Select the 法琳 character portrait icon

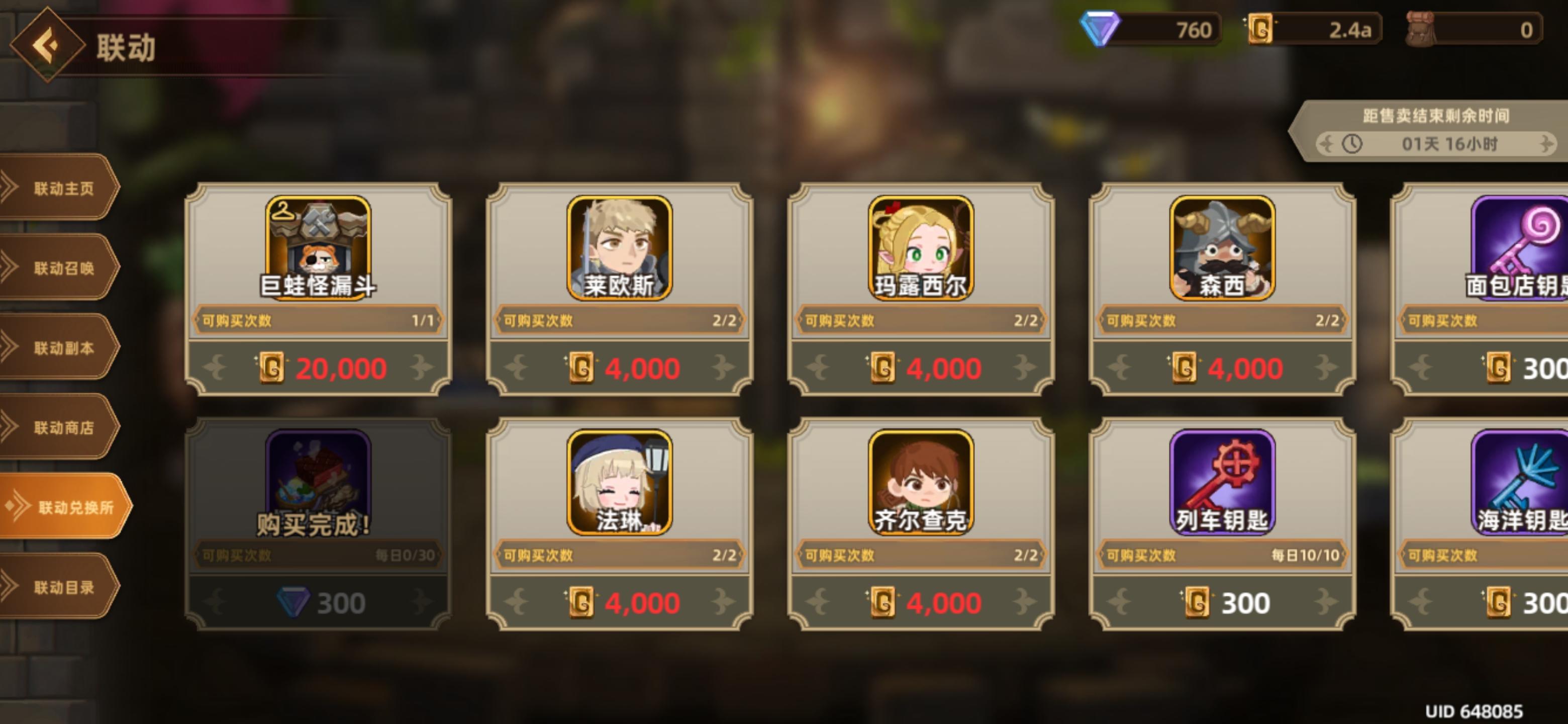[619, 481]
